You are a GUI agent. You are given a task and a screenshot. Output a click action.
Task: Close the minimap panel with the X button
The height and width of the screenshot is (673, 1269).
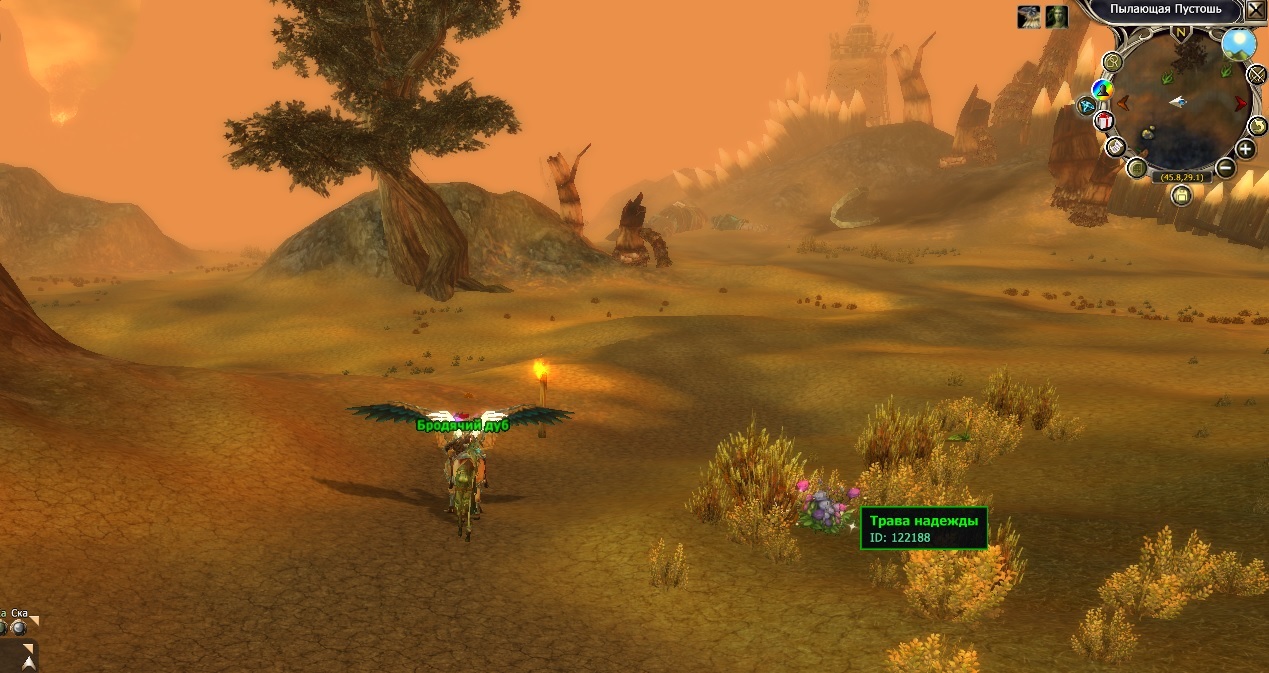point(1255,11)
